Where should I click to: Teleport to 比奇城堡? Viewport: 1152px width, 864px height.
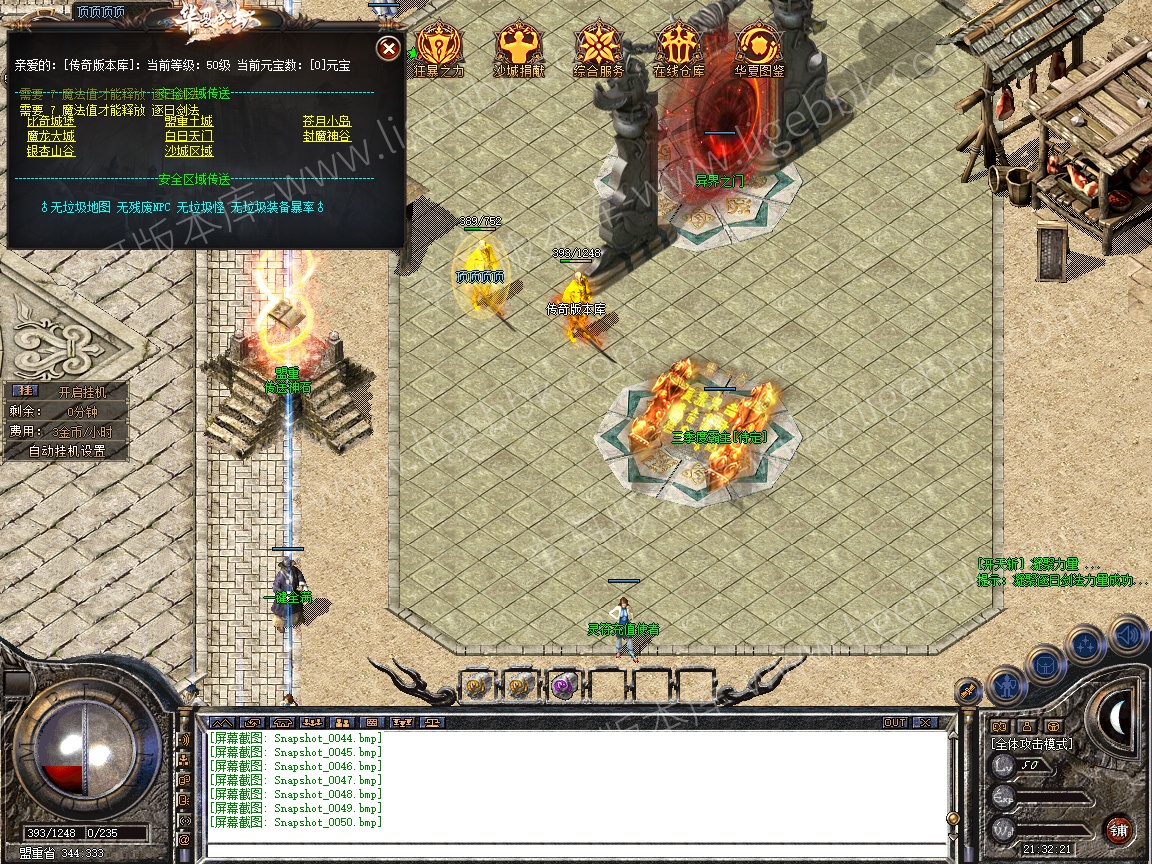[51, 121]
